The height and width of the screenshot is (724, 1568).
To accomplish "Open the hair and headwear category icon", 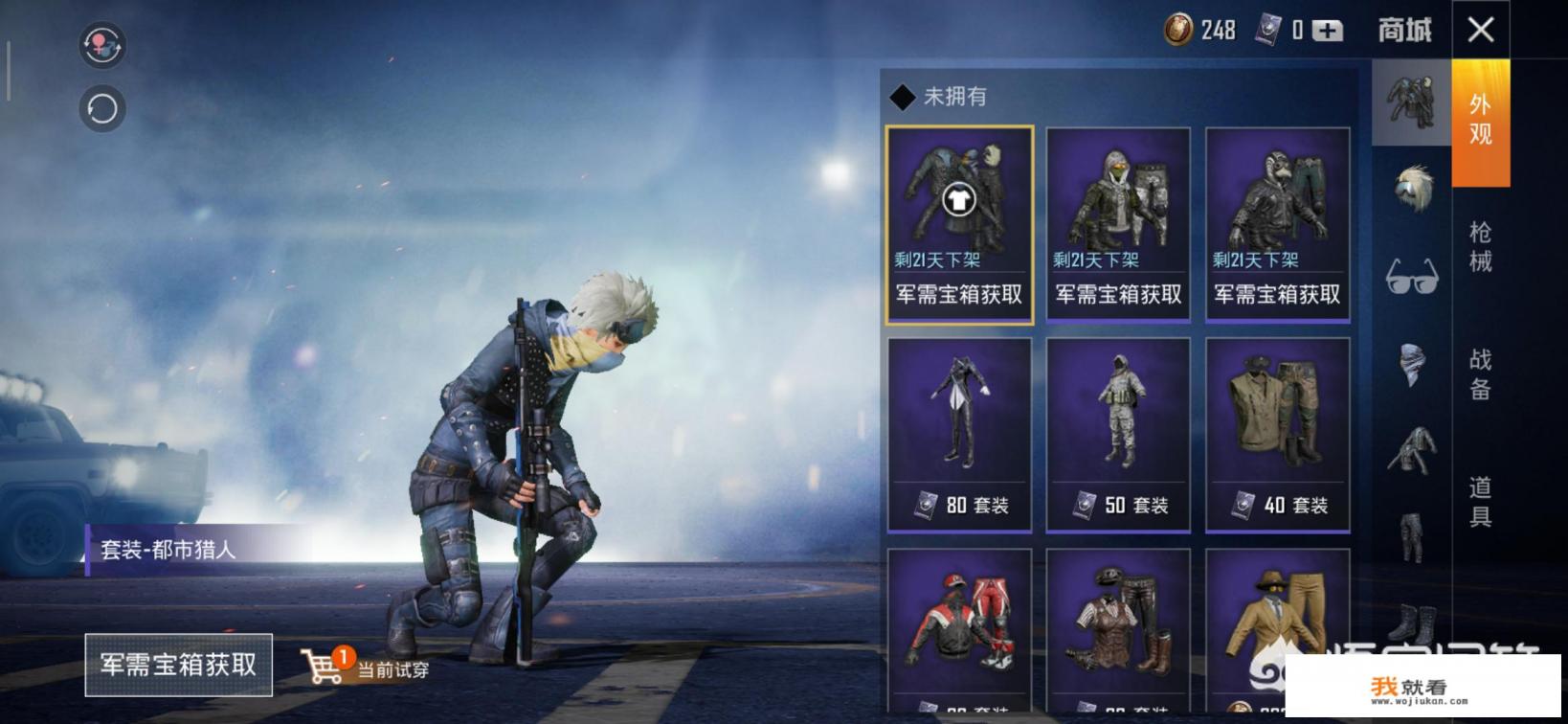I will (1412, 187).
